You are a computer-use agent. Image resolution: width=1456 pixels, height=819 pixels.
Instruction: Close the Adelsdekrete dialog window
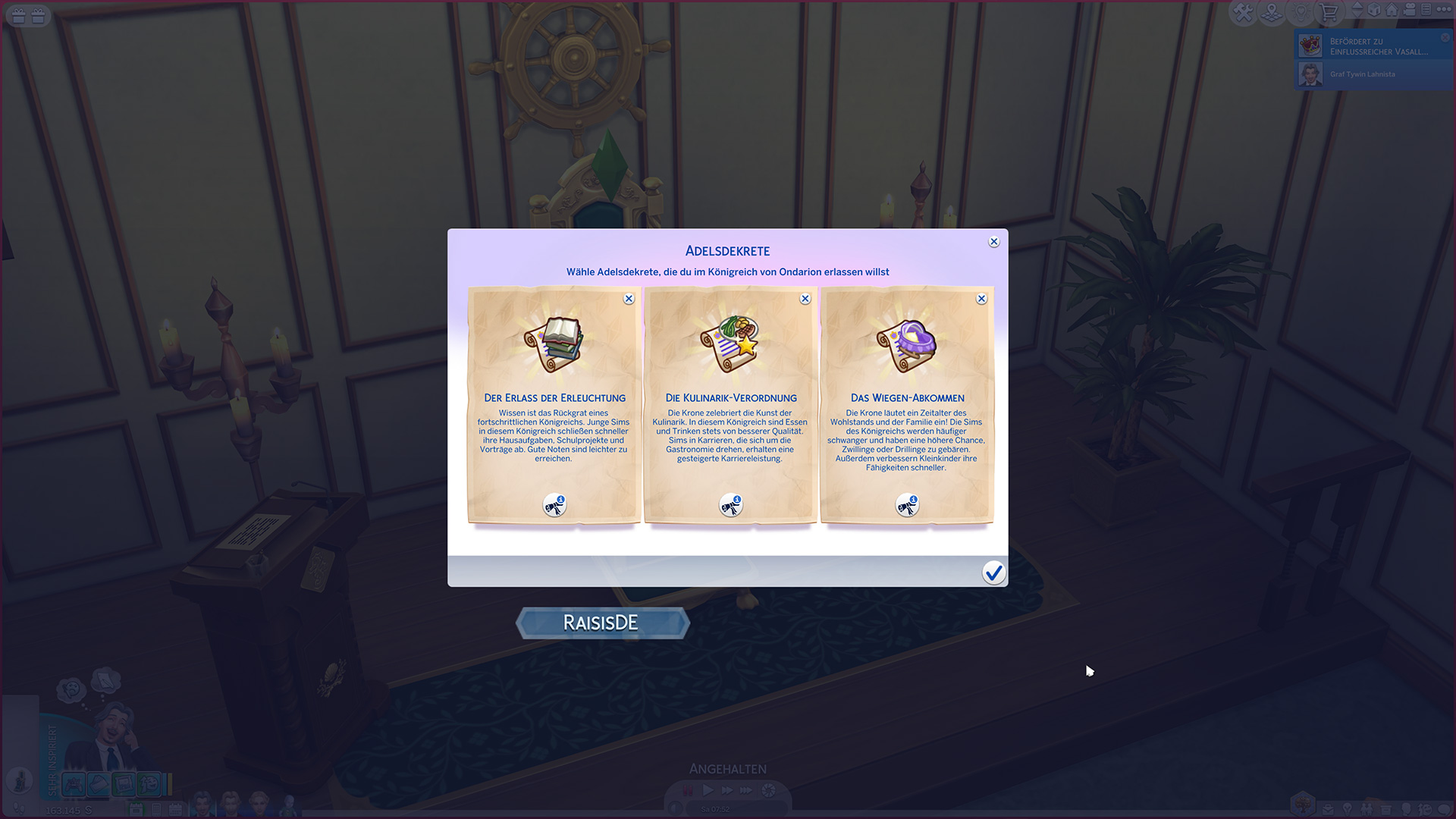click(993, 242)
